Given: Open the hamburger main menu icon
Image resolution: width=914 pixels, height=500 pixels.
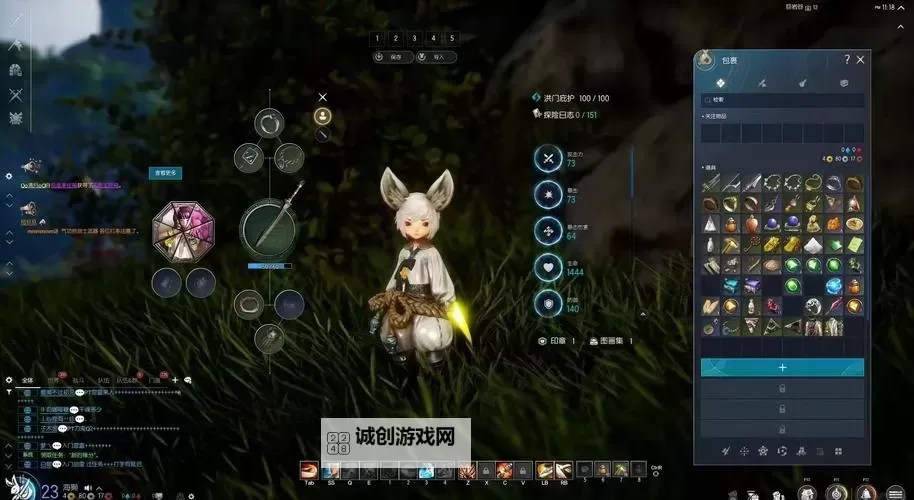Looking at the screenshot, I should click(895, 492).
